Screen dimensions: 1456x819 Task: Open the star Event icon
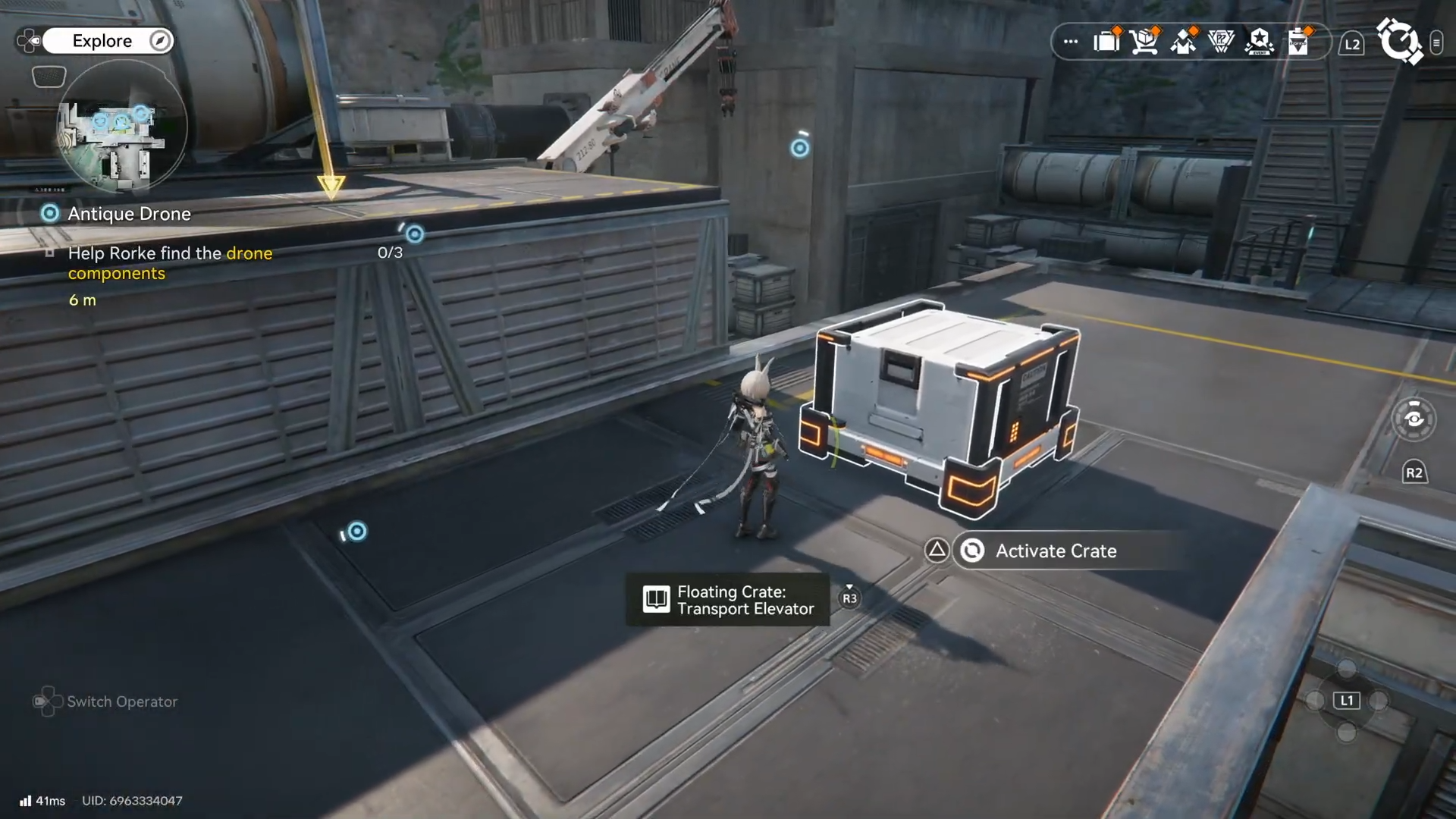(1260, 41)
